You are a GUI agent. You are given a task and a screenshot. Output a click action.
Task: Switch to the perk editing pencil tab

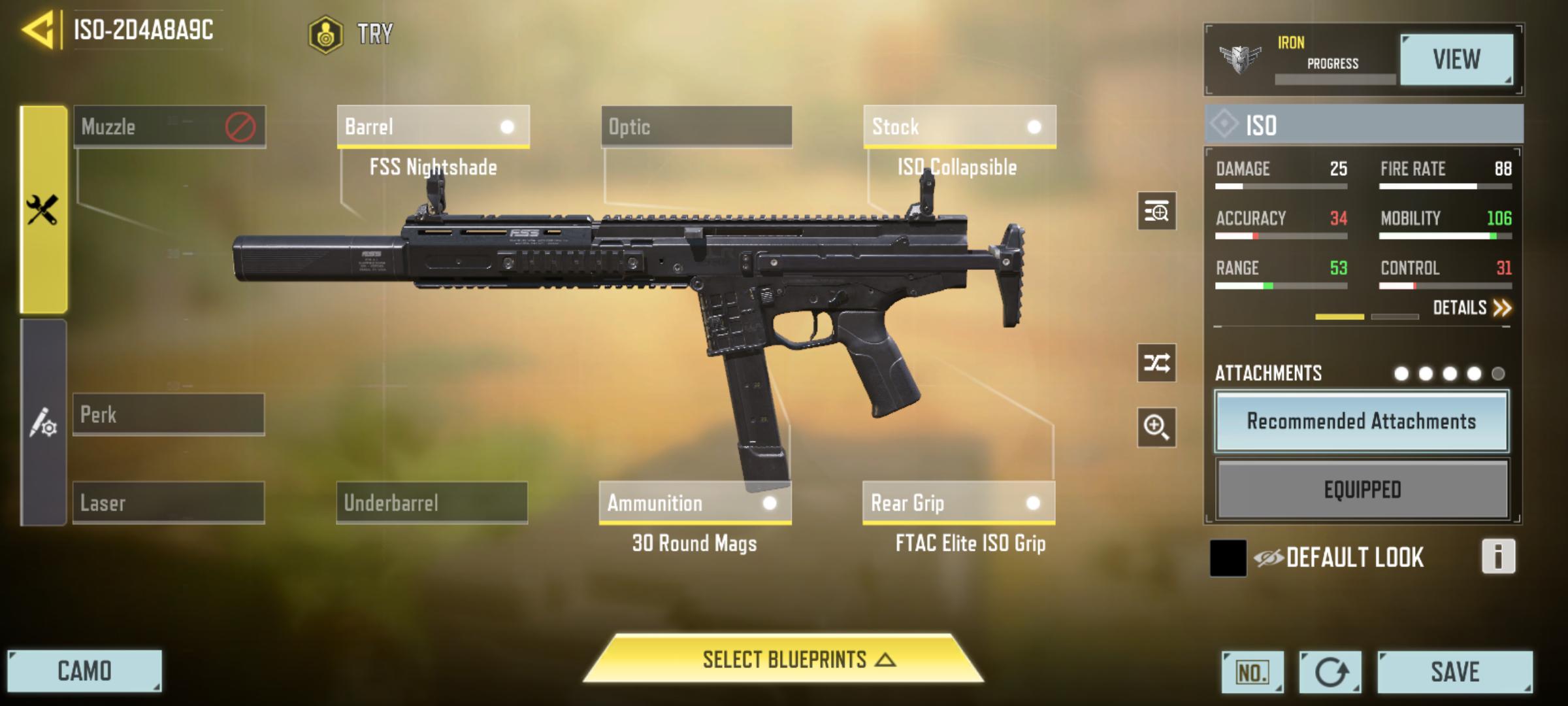click(x=42, y=425)
